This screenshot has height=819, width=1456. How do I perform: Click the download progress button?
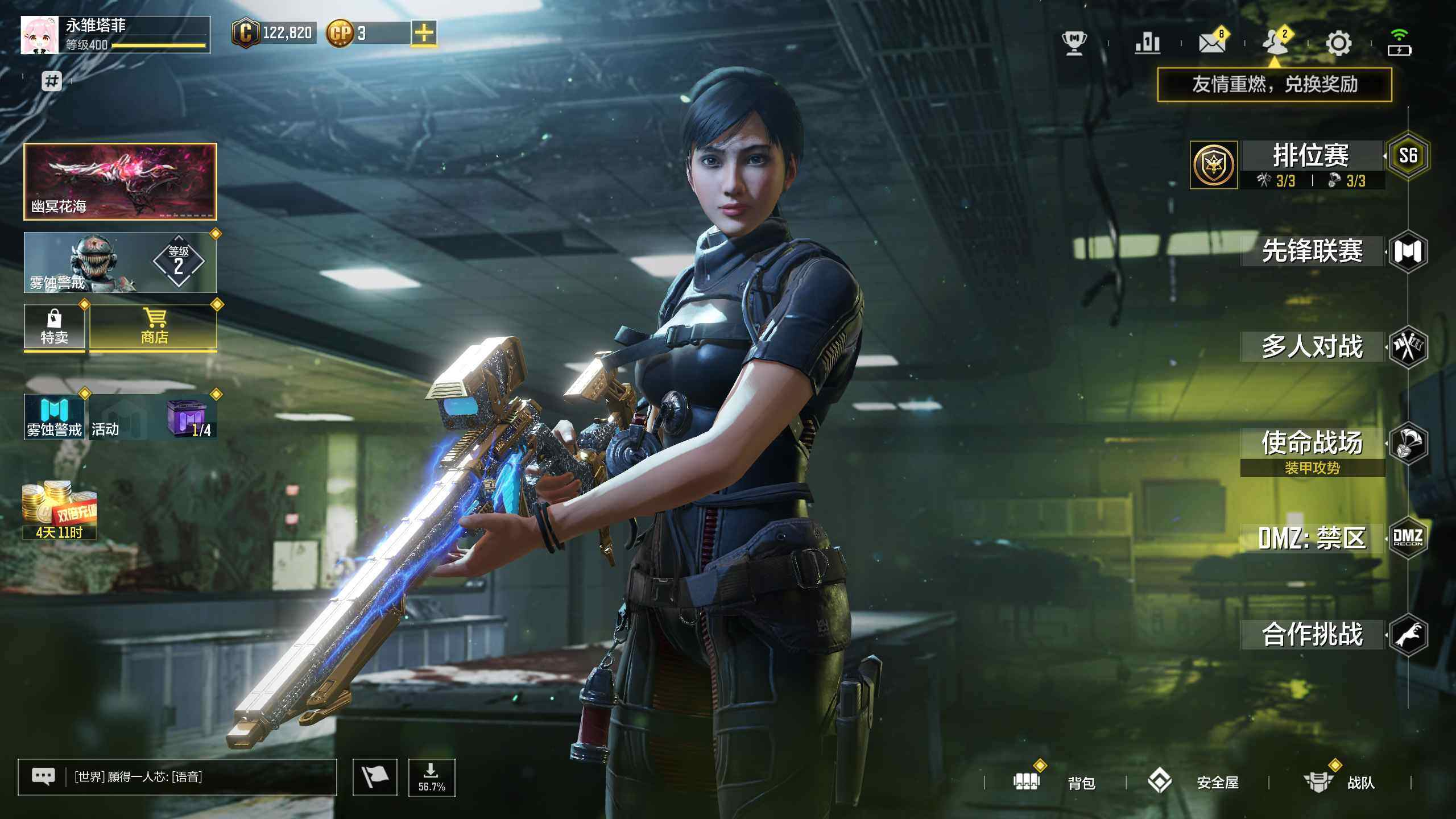point(432,777)
